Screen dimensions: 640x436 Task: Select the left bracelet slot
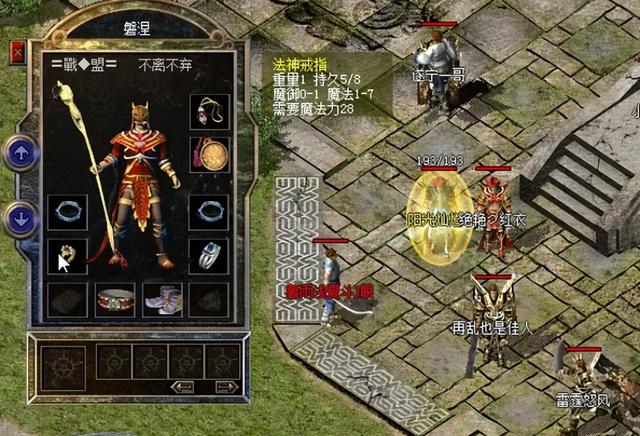tap(67, 212)
